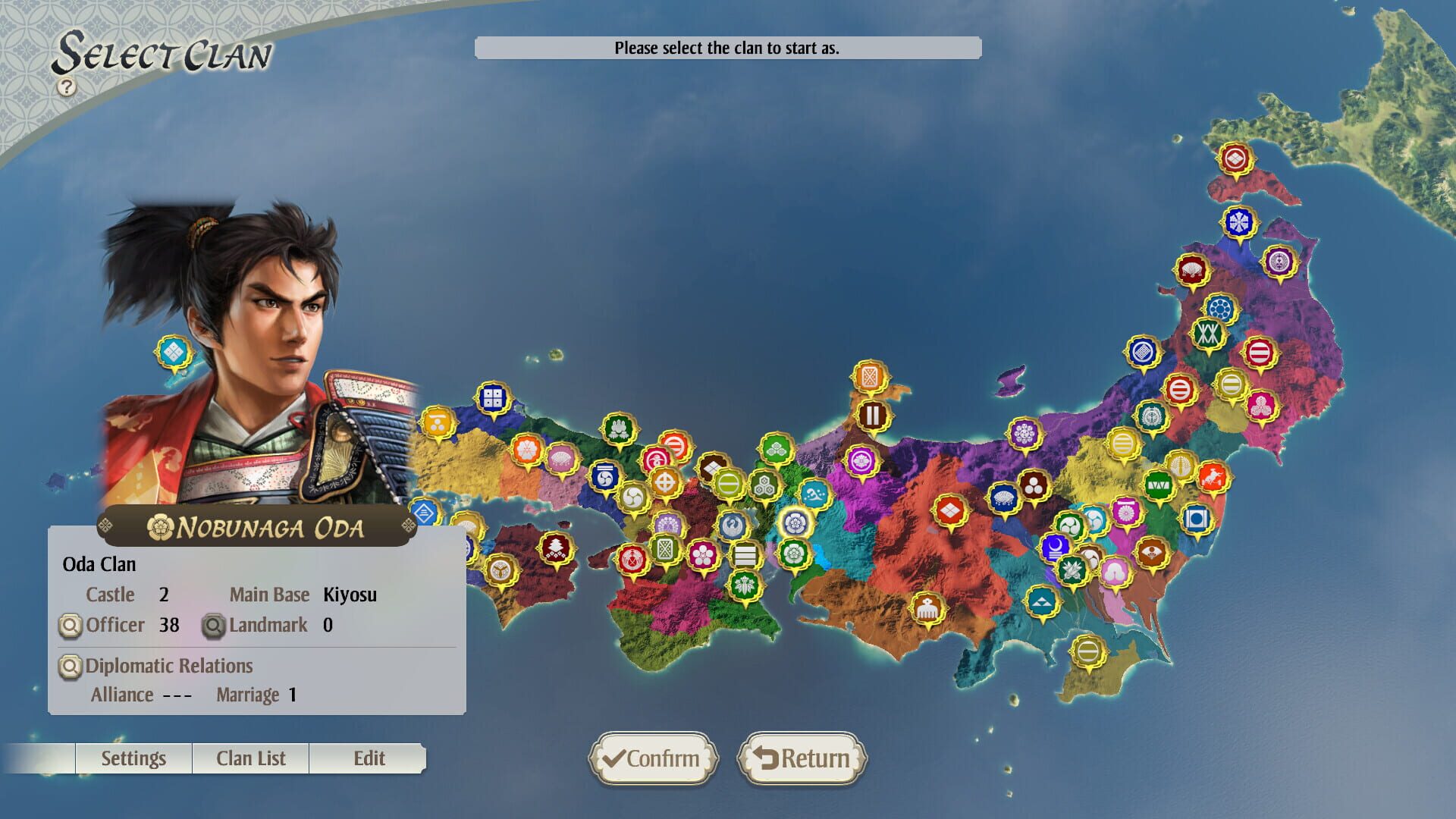1456x819 pixels.
Task: Switch to the Clan List tab
Action: (251, 758)
